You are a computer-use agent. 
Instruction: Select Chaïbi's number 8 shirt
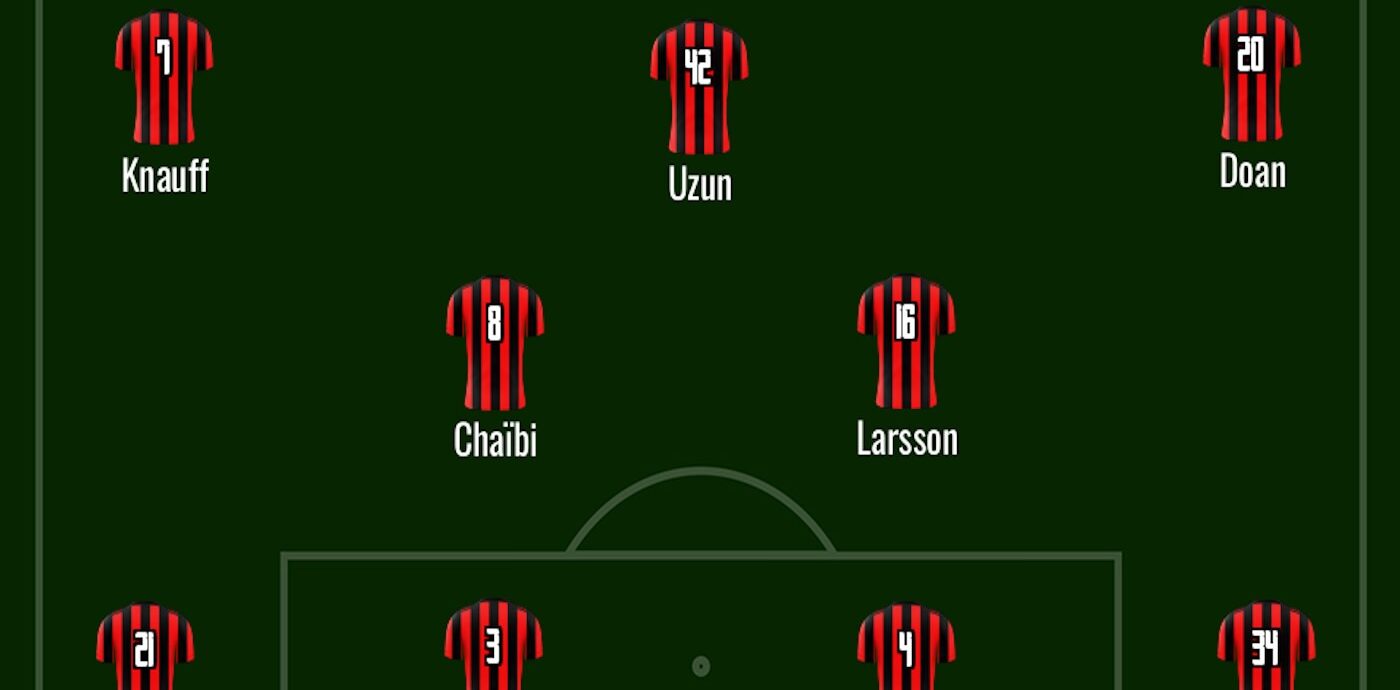[x=495, y=343]
